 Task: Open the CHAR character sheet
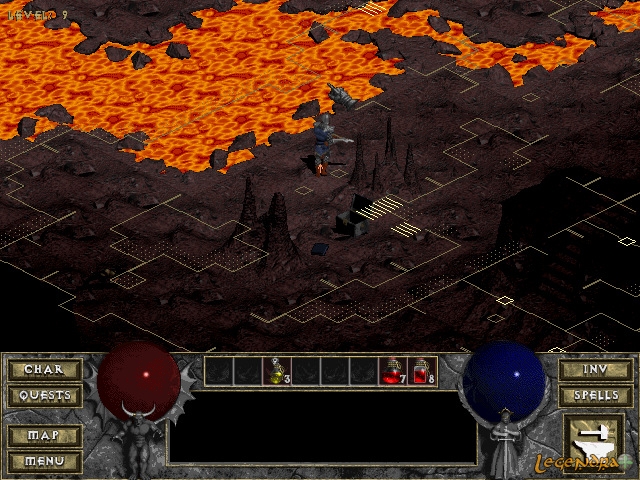43,370
